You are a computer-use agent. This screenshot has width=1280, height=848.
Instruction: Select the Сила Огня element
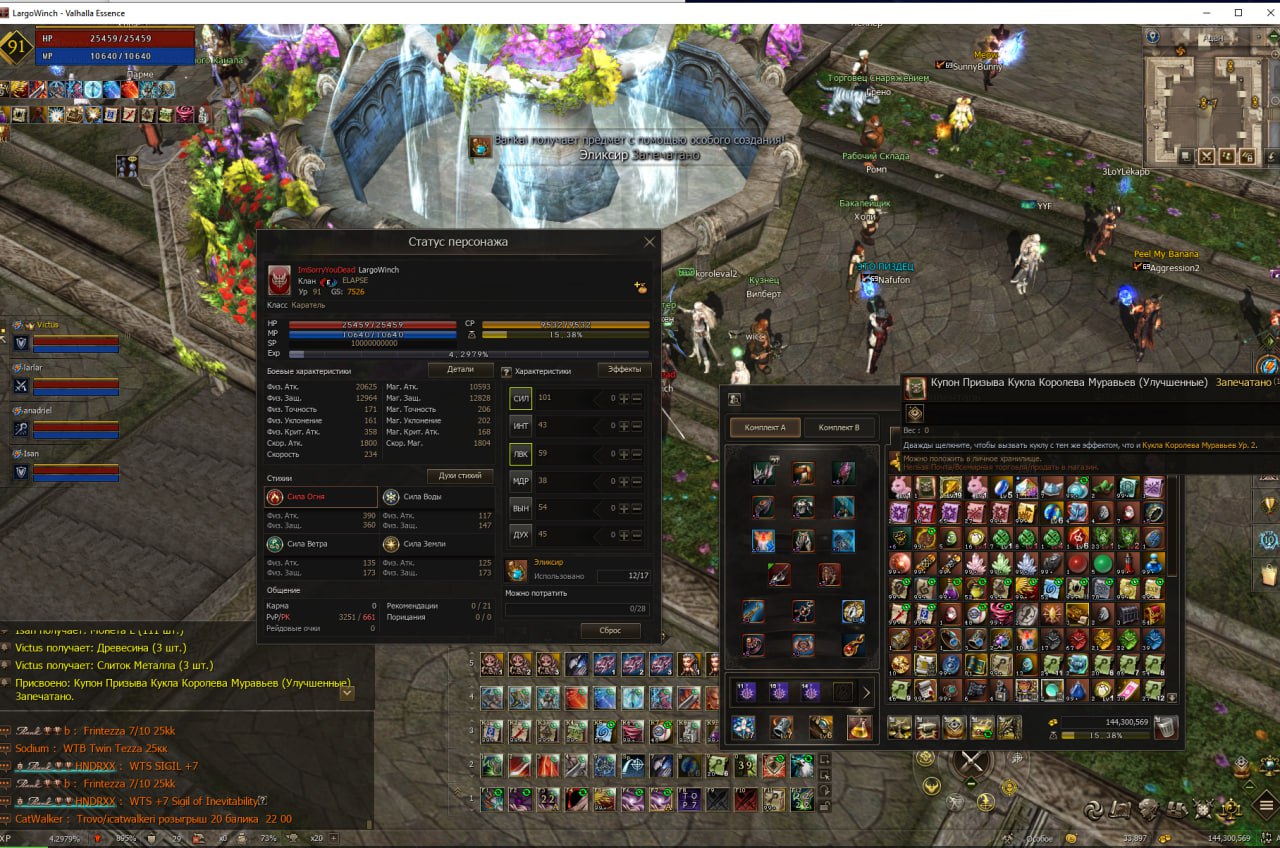pos(322,497)
